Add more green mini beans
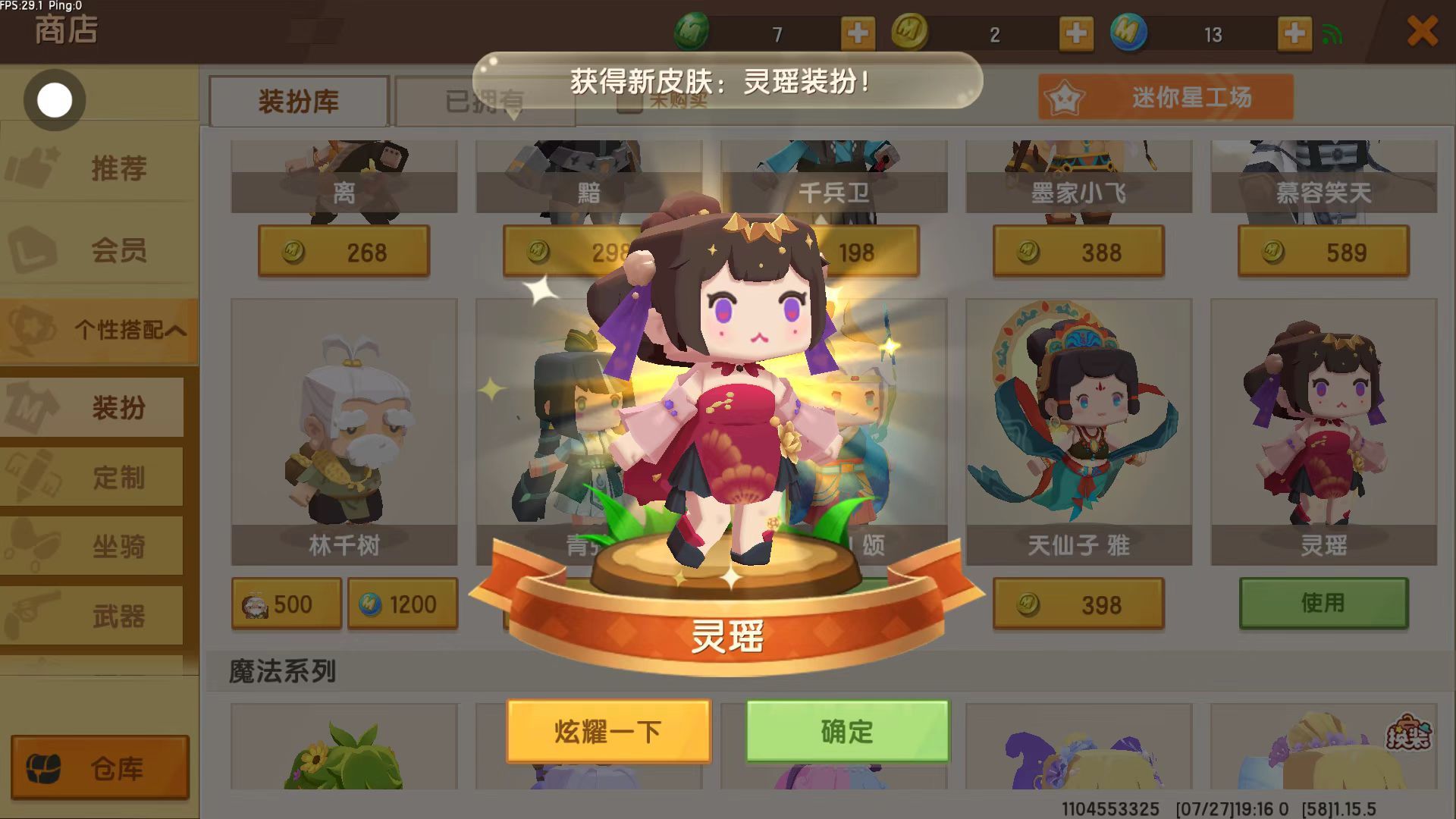Image resolution: width=1456 pixels, height=819 pixels. tap(858, 33)
